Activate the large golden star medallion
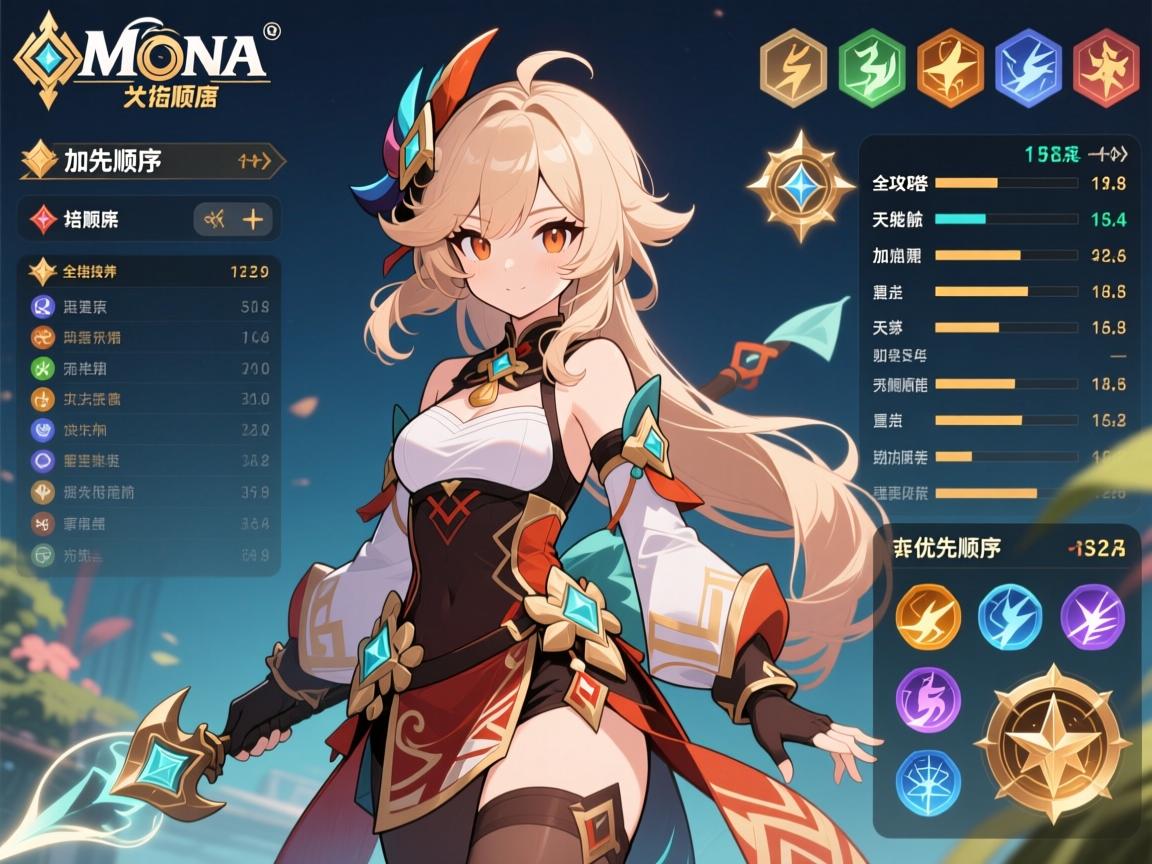The width and height of the screenshot is (1152, 864). (1052, 740)
